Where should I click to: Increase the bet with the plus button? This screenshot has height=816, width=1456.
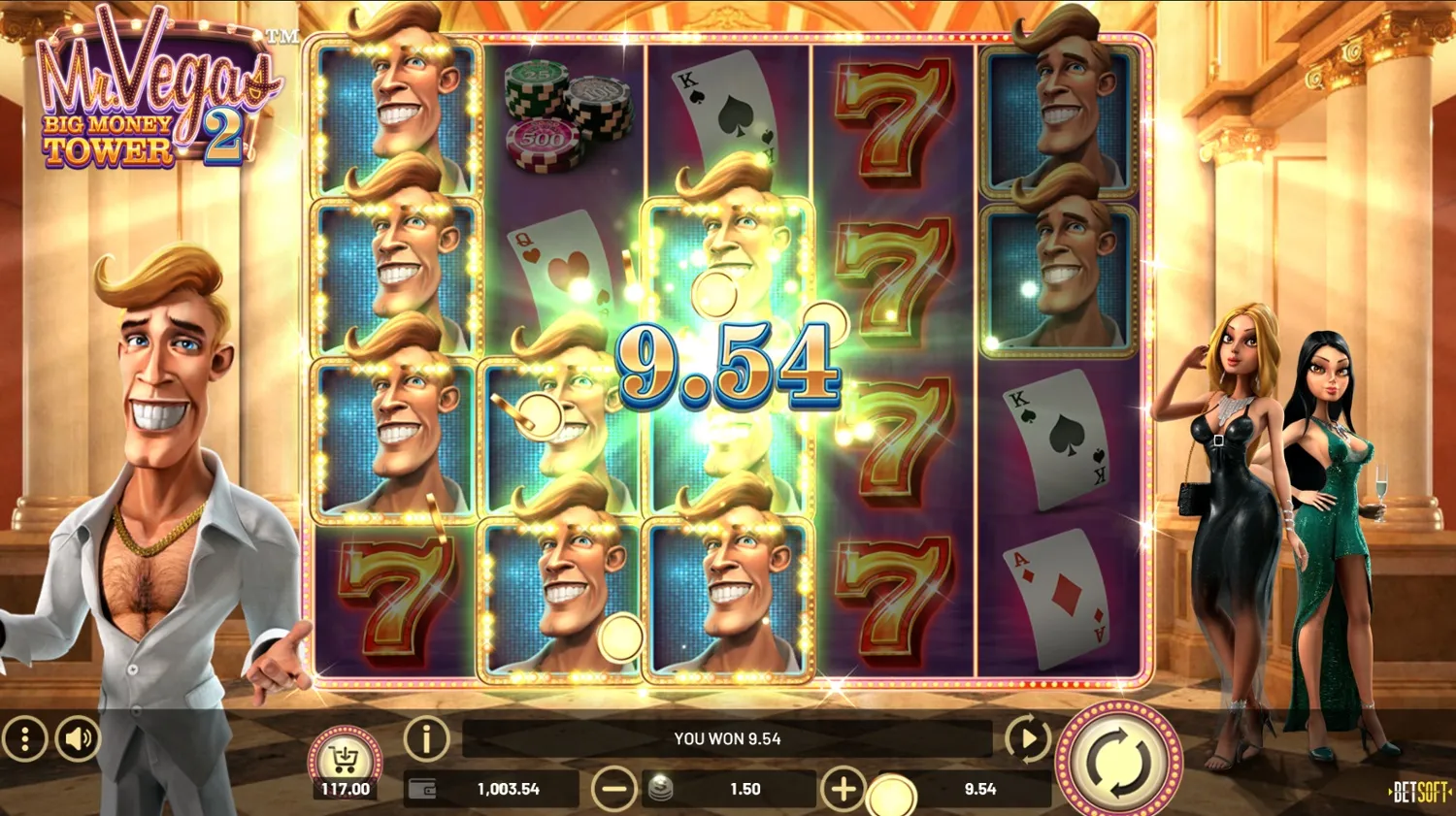(x=844, y=789)
